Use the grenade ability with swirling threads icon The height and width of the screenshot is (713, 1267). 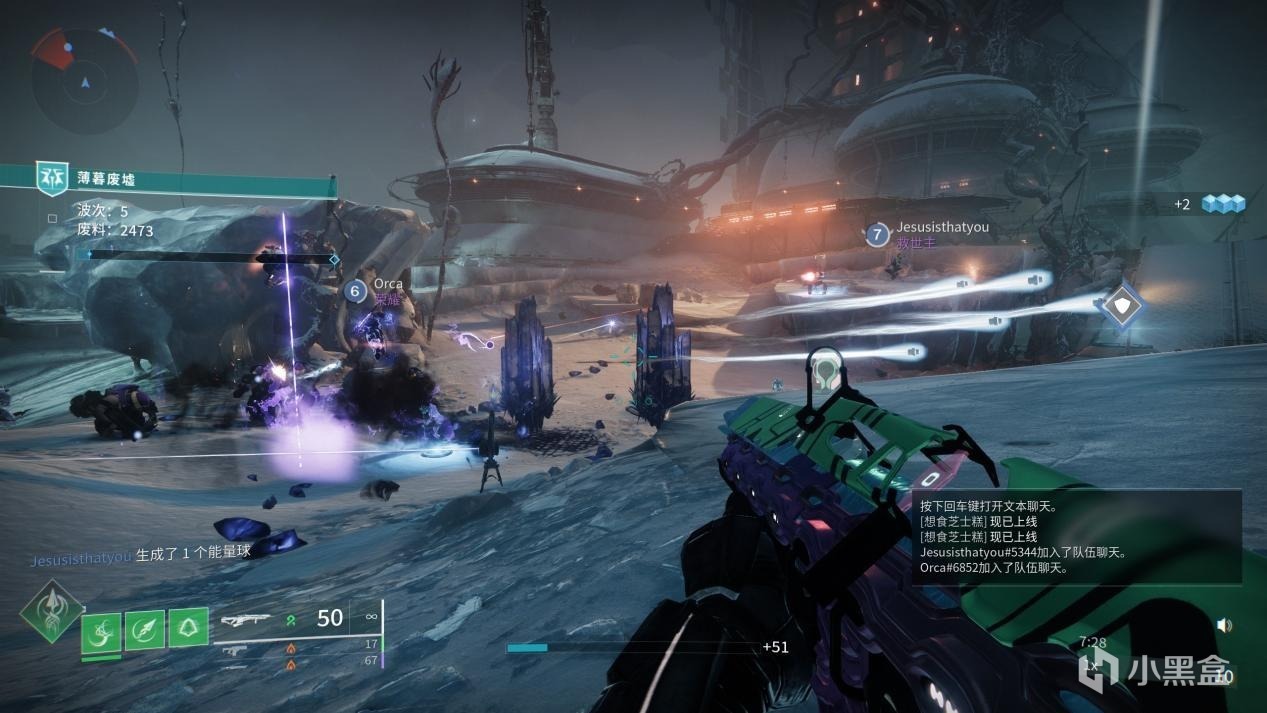(101, 631)
